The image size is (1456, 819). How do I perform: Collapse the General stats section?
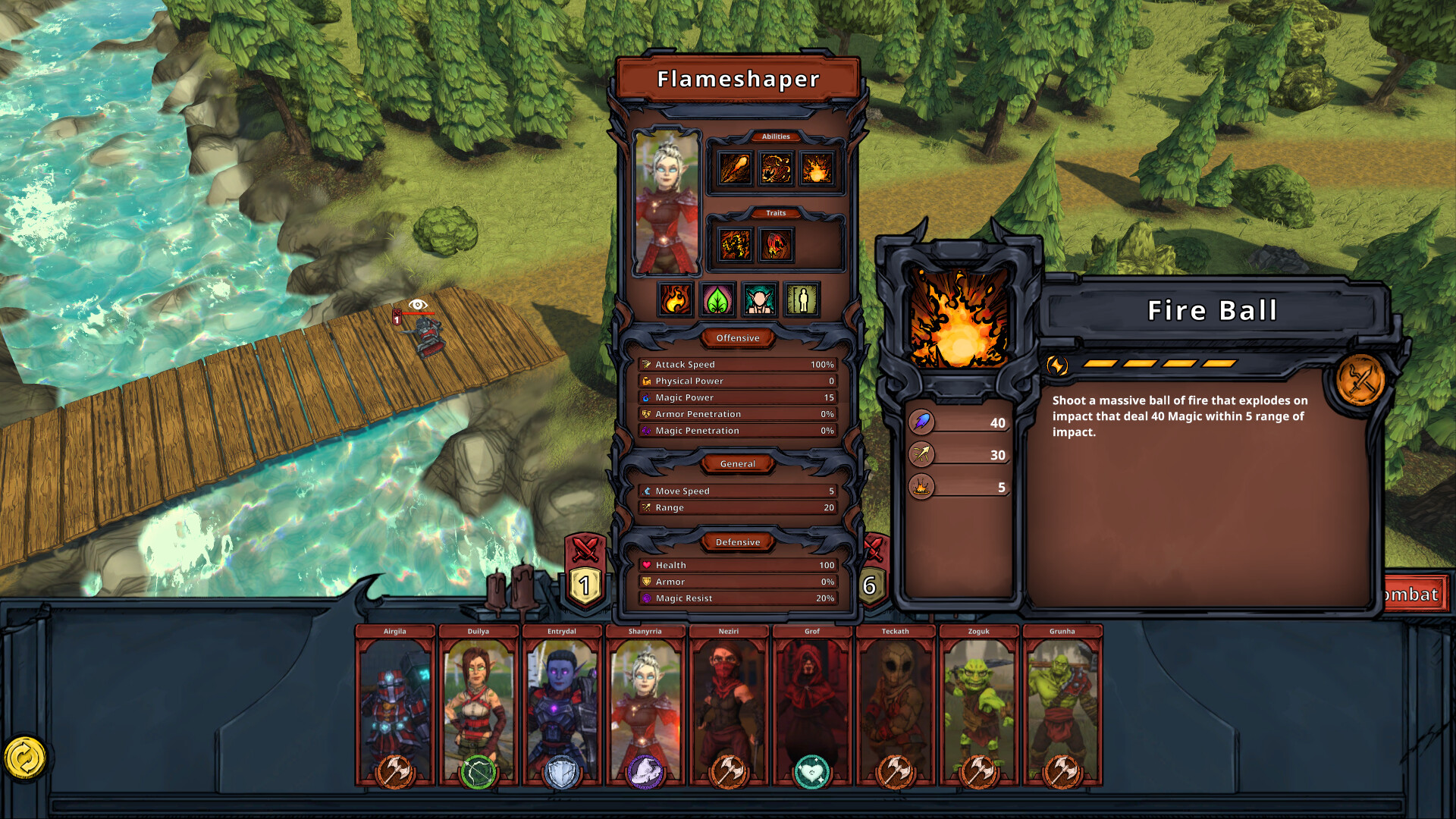pos(737,464)
